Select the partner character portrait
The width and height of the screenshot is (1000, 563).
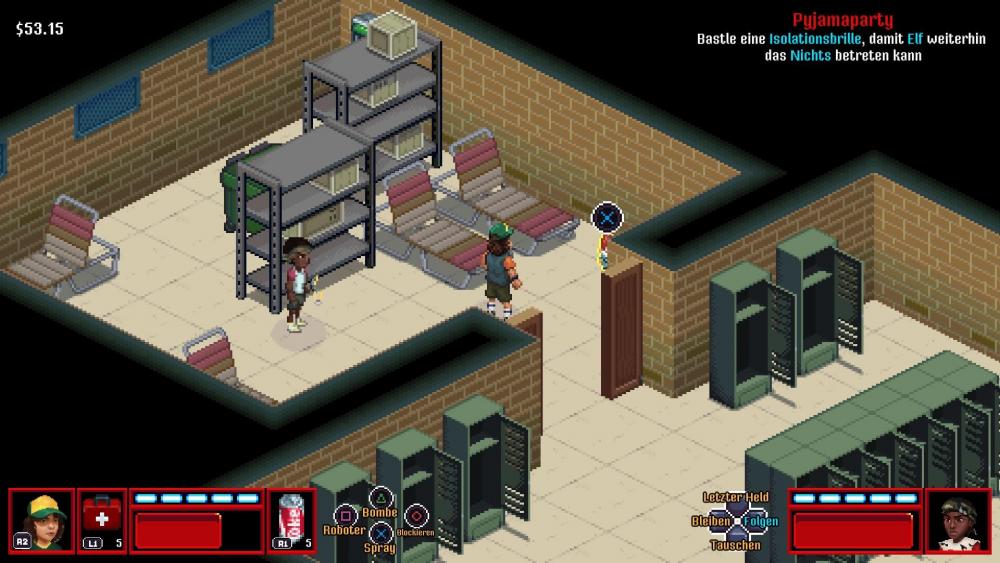point(957,520)
